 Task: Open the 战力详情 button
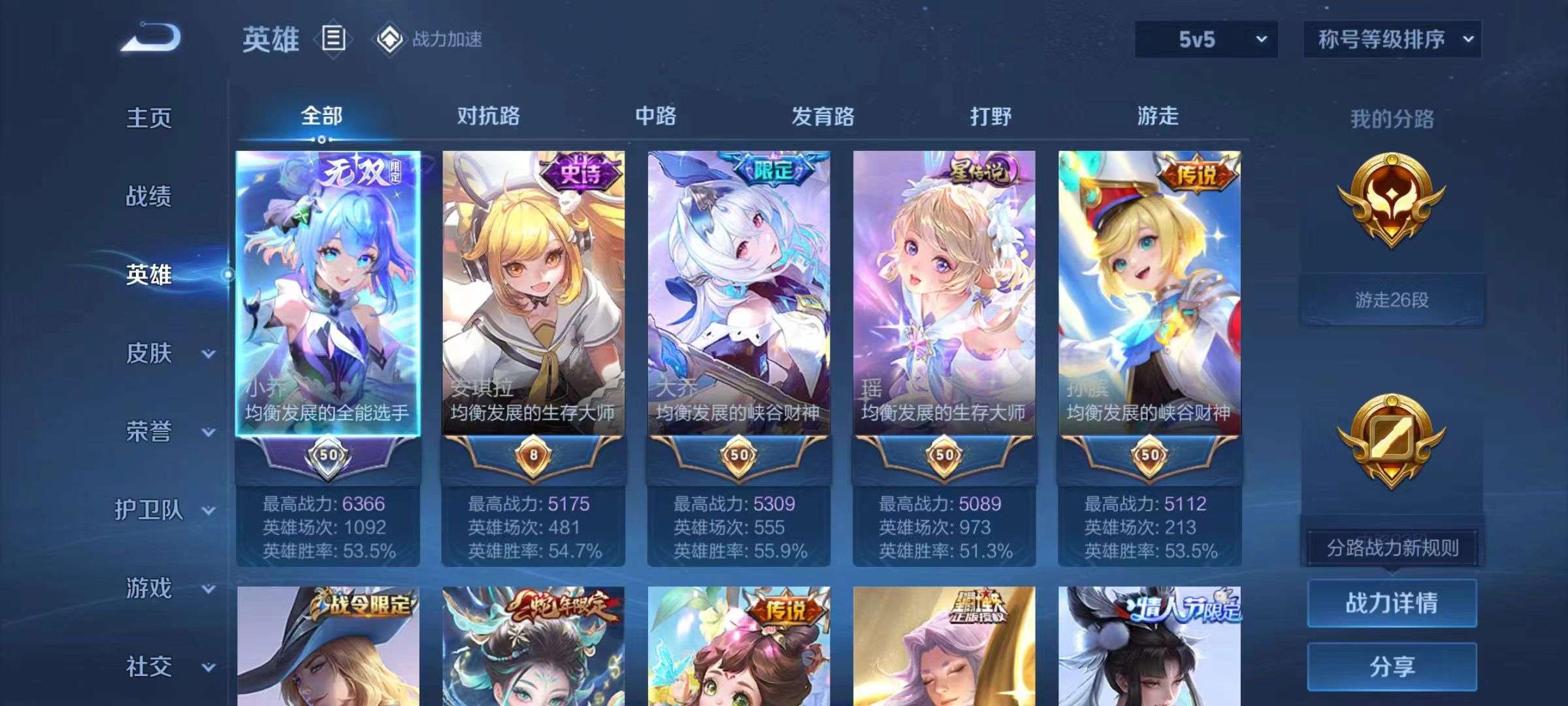(1392, 603)
